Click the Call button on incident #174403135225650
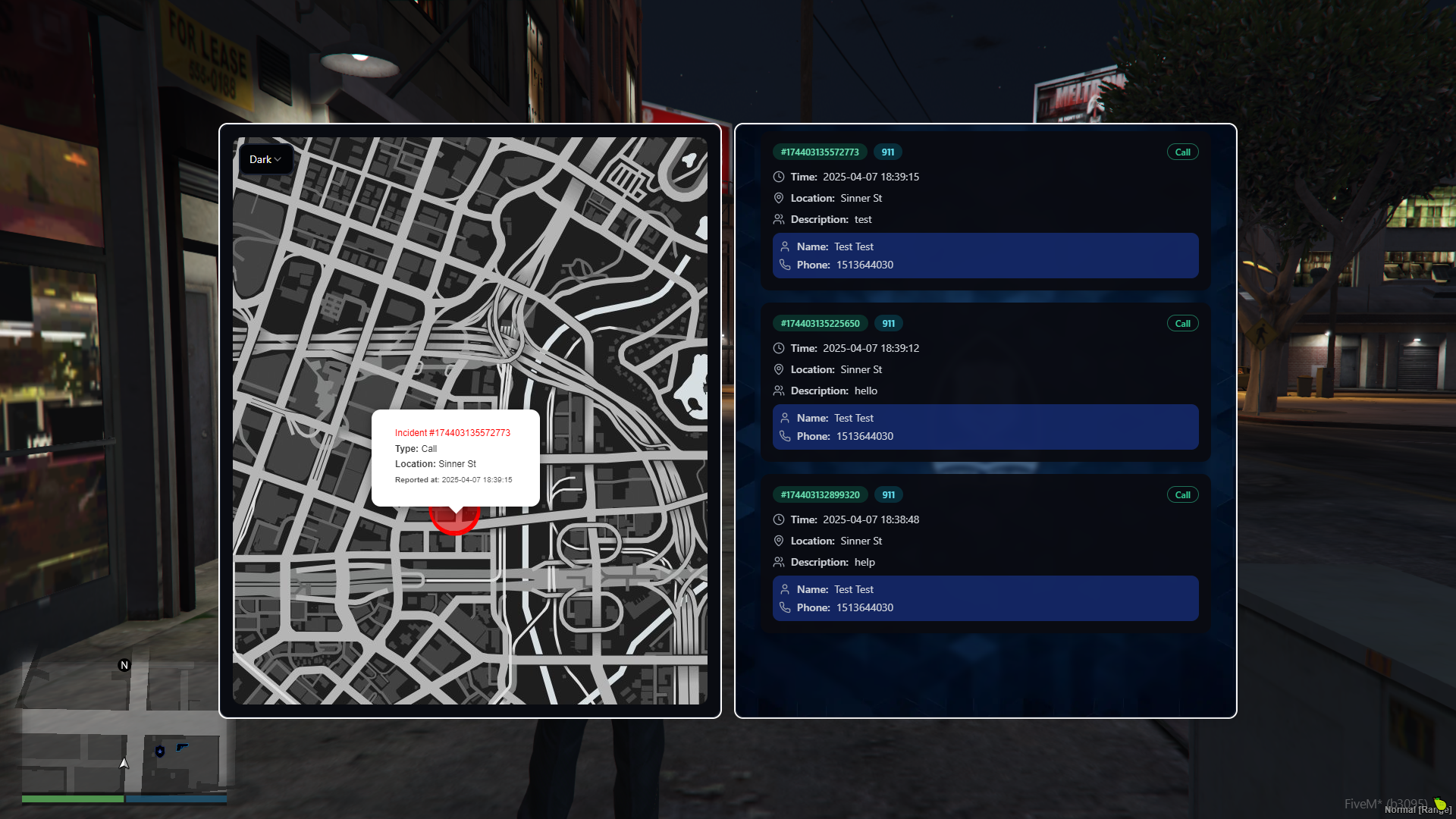This screenshot has height=819, width=1456. [x=1182, y=323]
